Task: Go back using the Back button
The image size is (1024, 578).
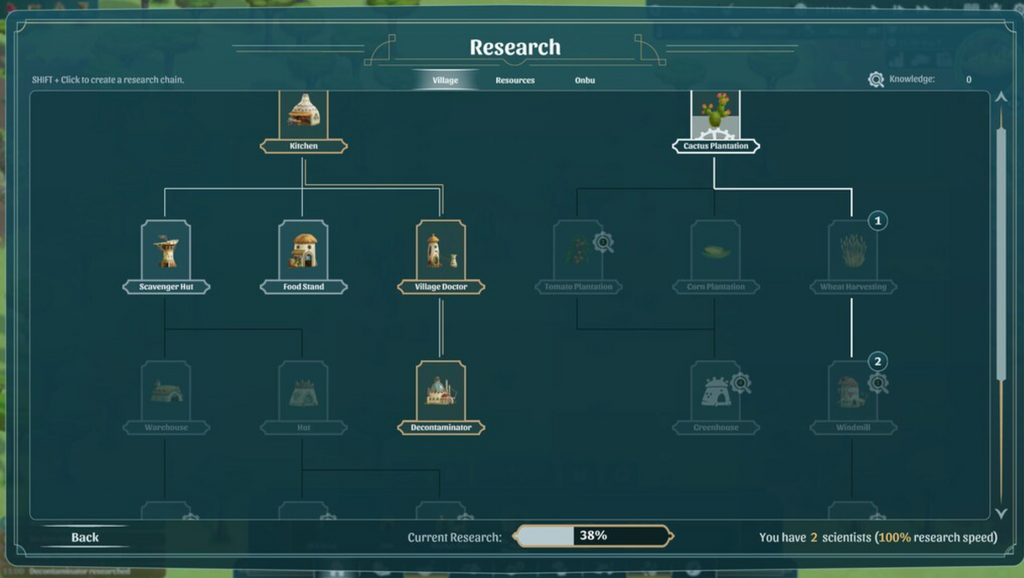Action: tap(85, 537)
